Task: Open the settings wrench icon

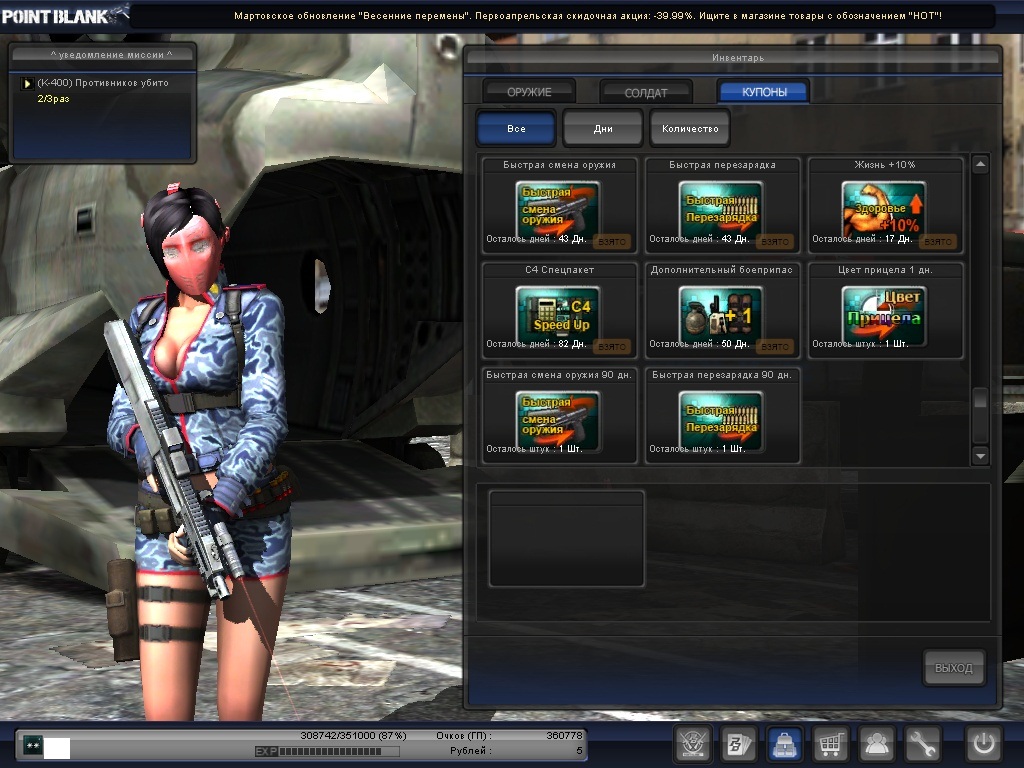Action: (x=923, y=744)
